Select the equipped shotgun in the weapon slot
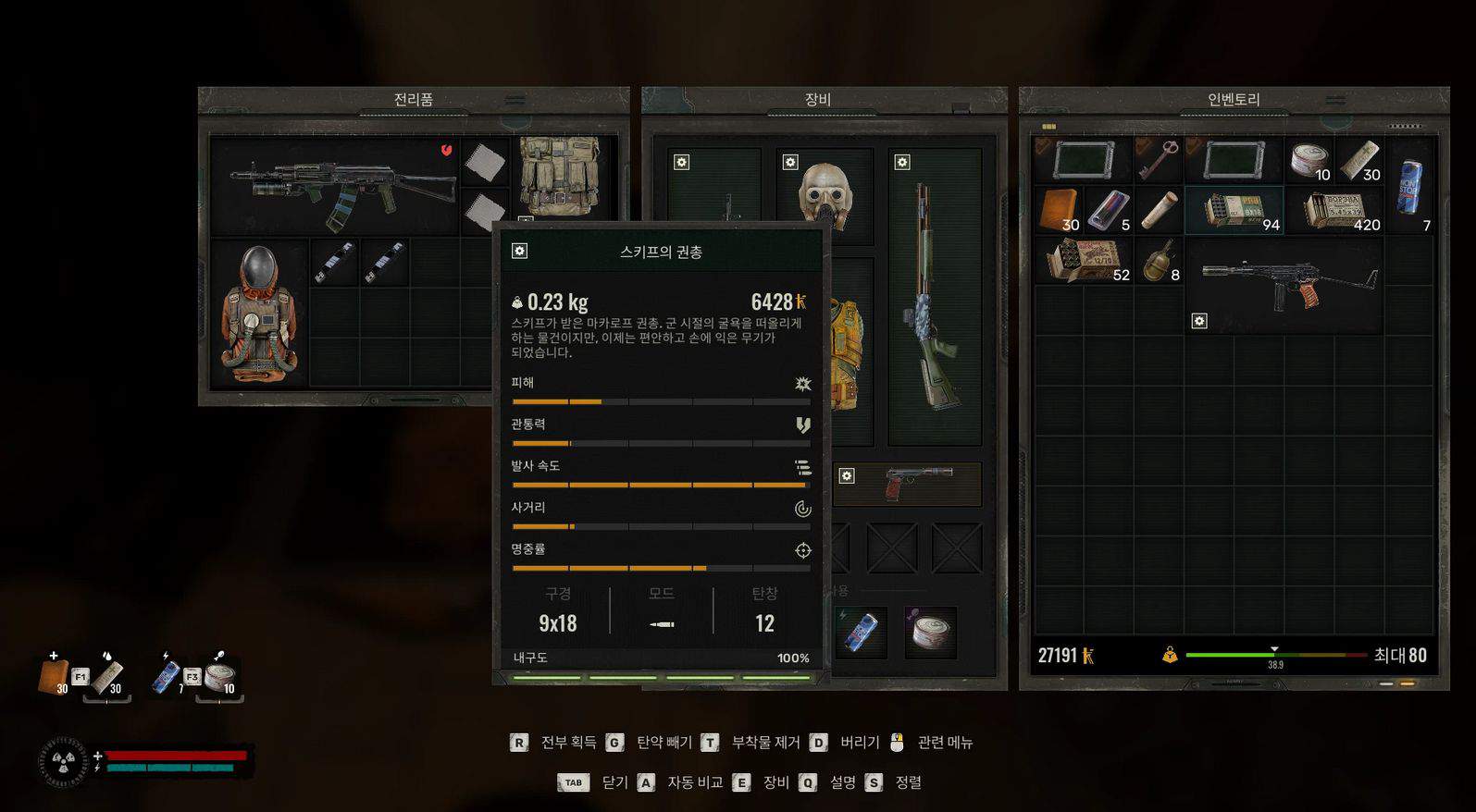This screenshot has width=1476, height=812. coord(933,296)
